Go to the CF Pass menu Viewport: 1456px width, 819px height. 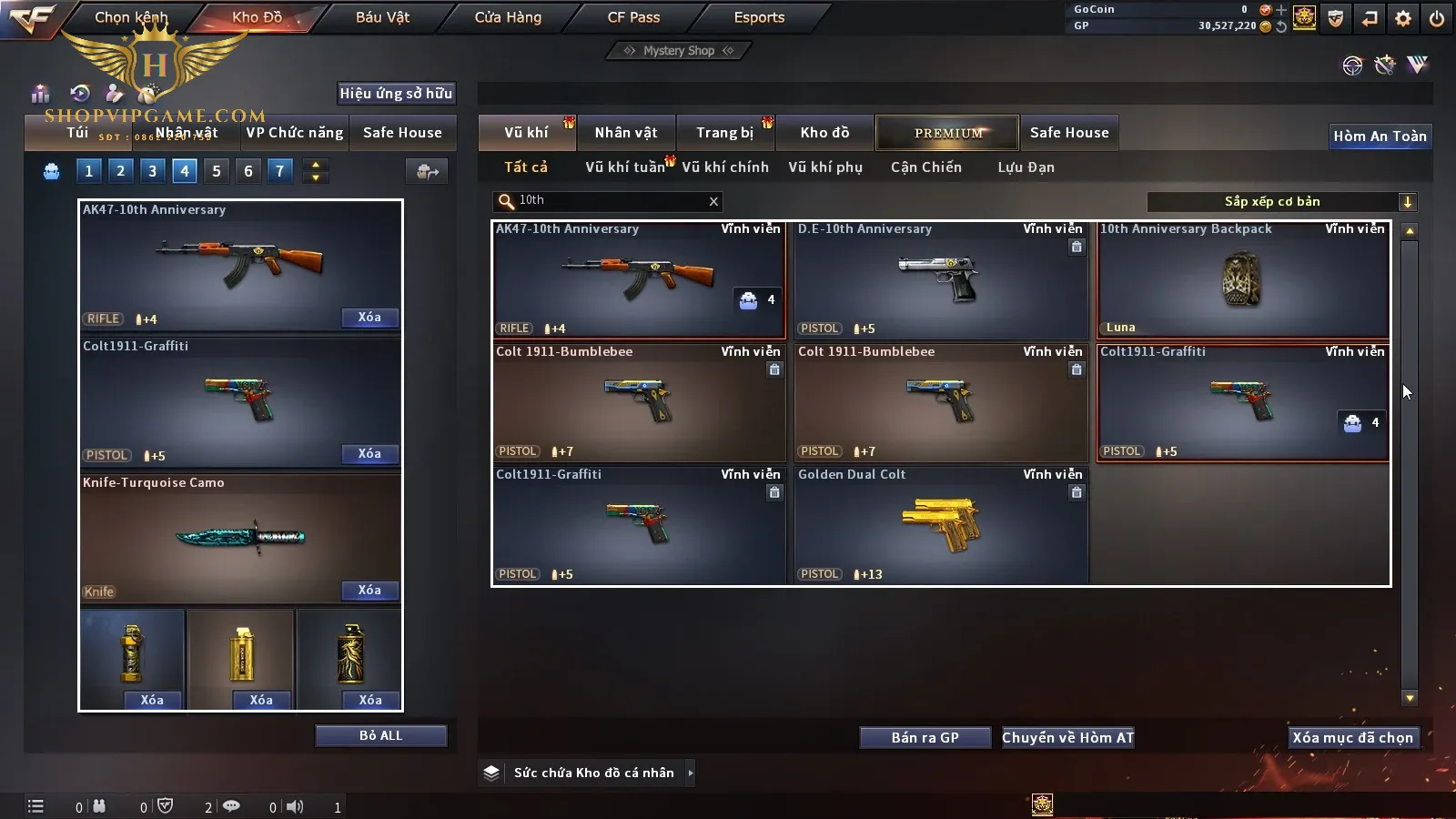click(x=633, y=17)
